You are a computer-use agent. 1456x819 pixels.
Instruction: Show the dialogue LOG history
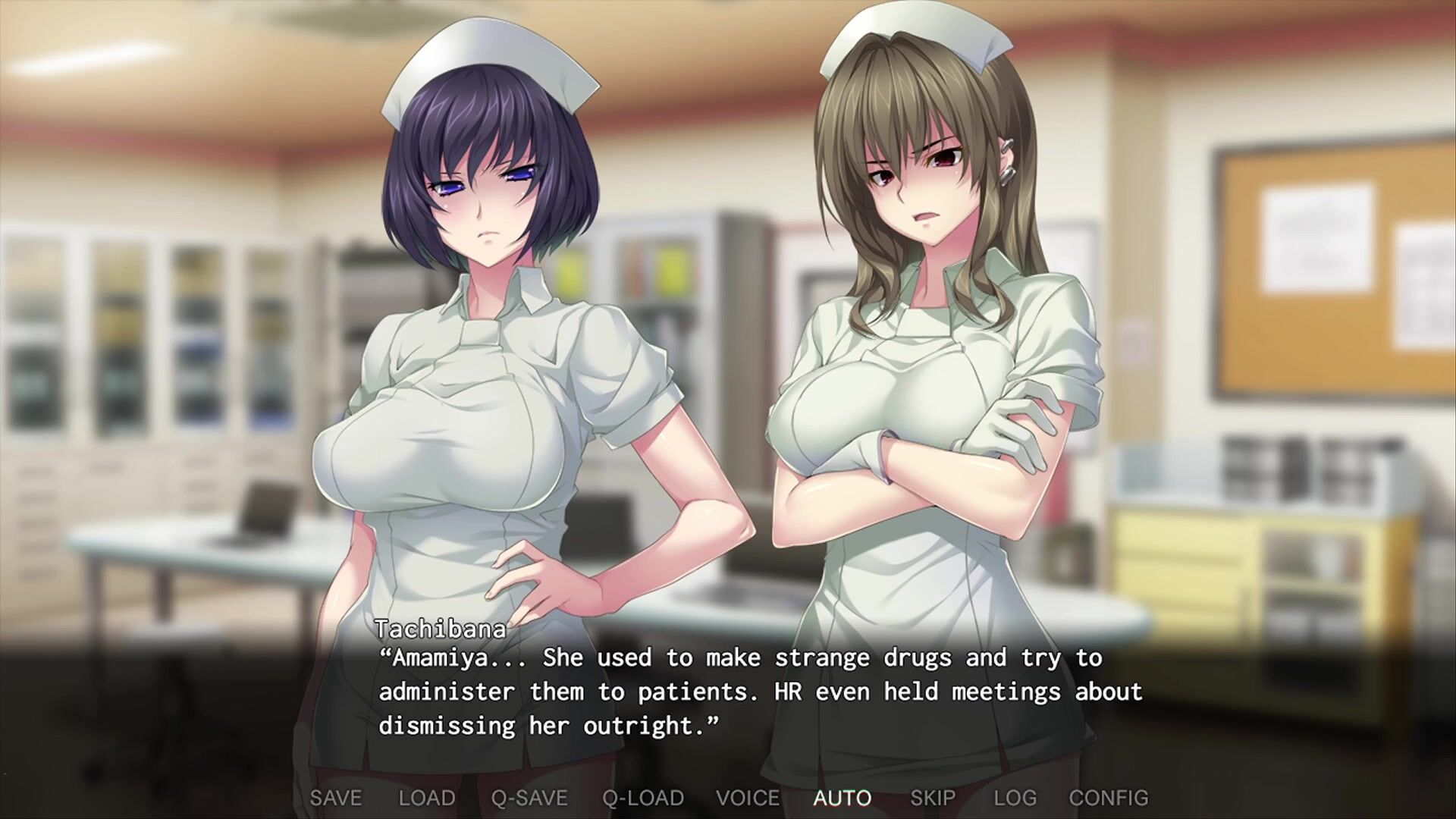1015,798
